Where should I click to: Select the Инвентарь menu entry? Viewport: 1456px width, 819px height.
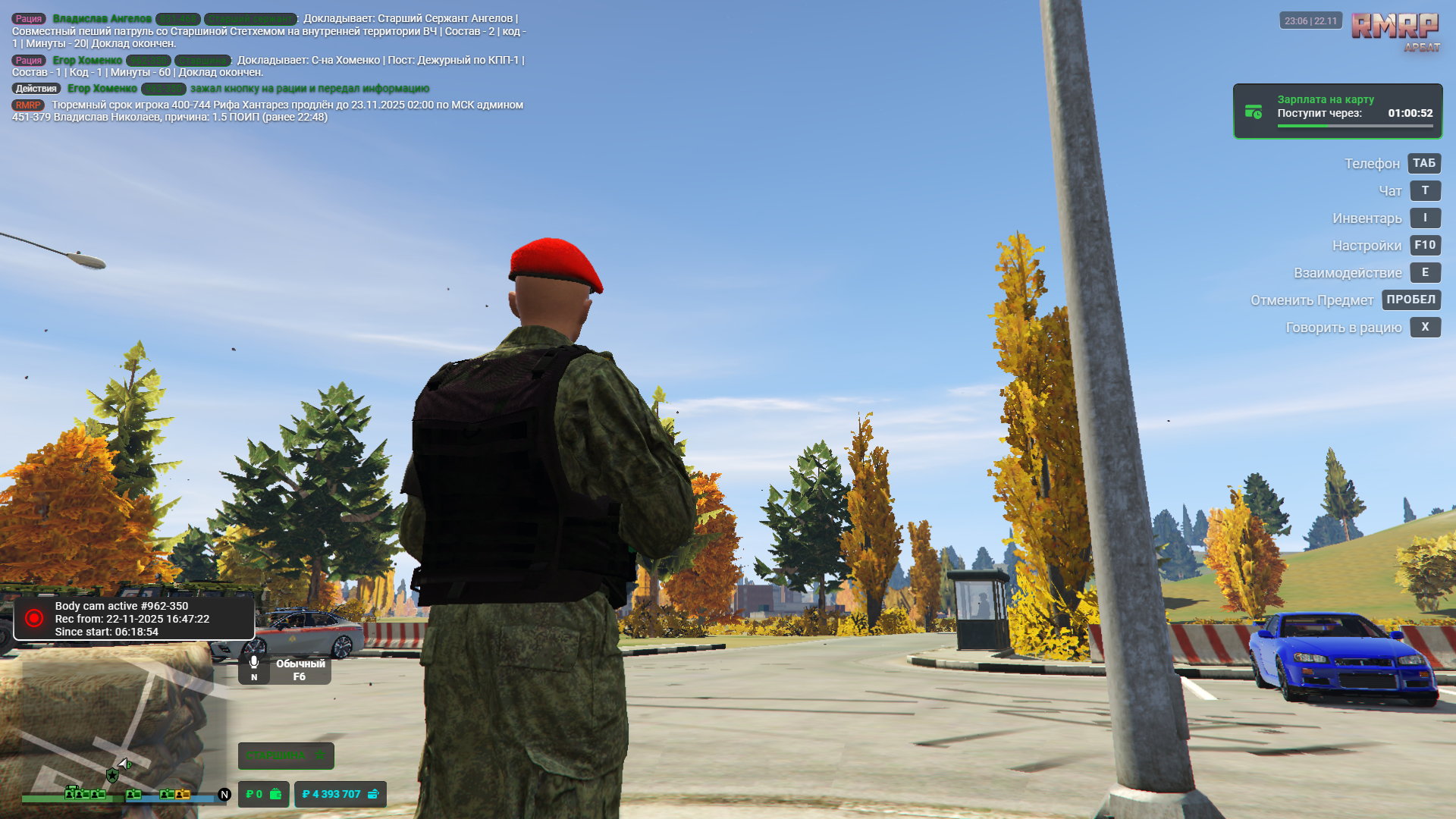1367,218
